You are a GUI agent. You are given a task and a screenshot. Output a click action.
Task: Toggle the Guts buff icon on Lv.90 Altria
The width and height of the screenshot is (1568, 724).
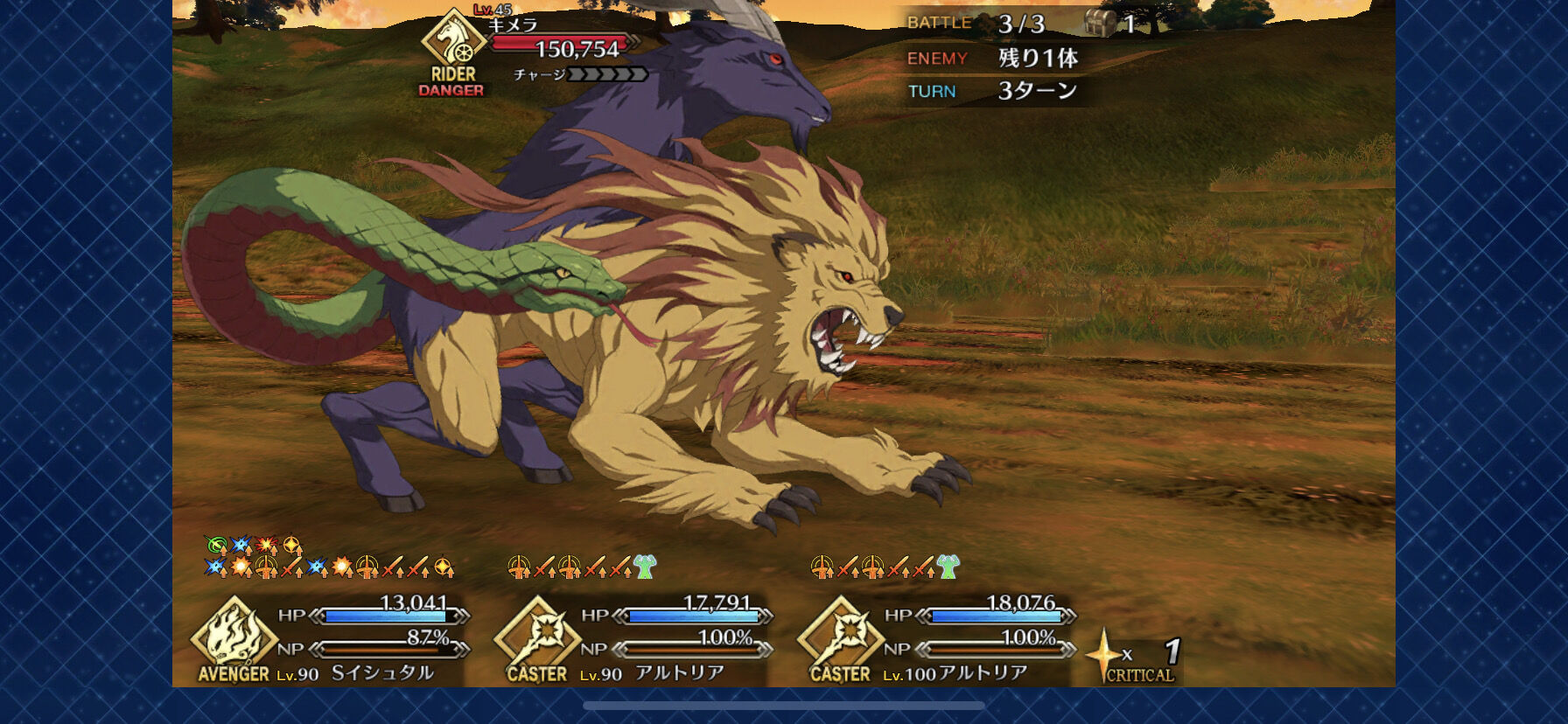645,567
